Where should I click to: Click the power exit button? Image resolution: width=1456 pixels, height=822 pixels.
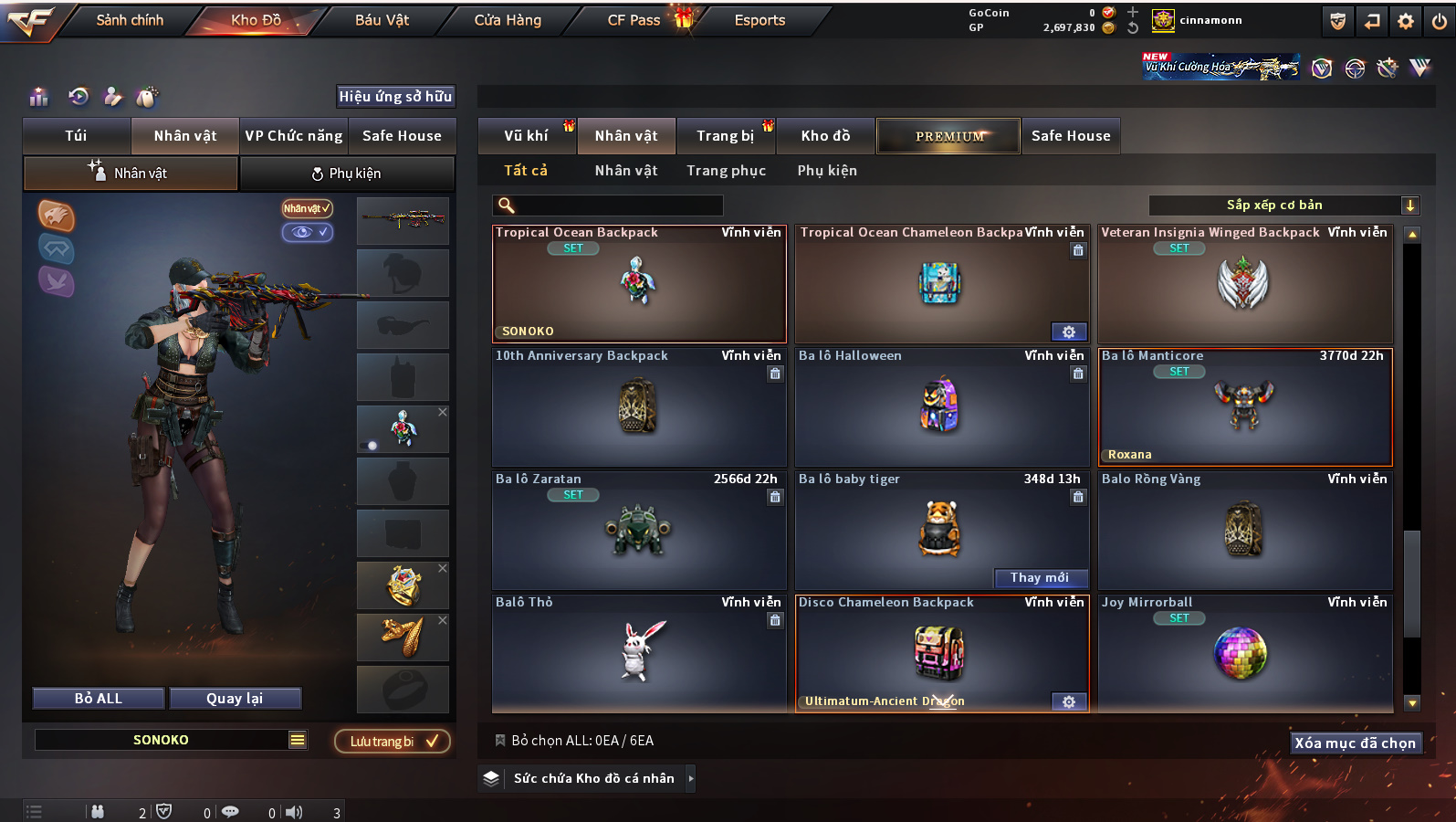click(x=1440, y=21)
